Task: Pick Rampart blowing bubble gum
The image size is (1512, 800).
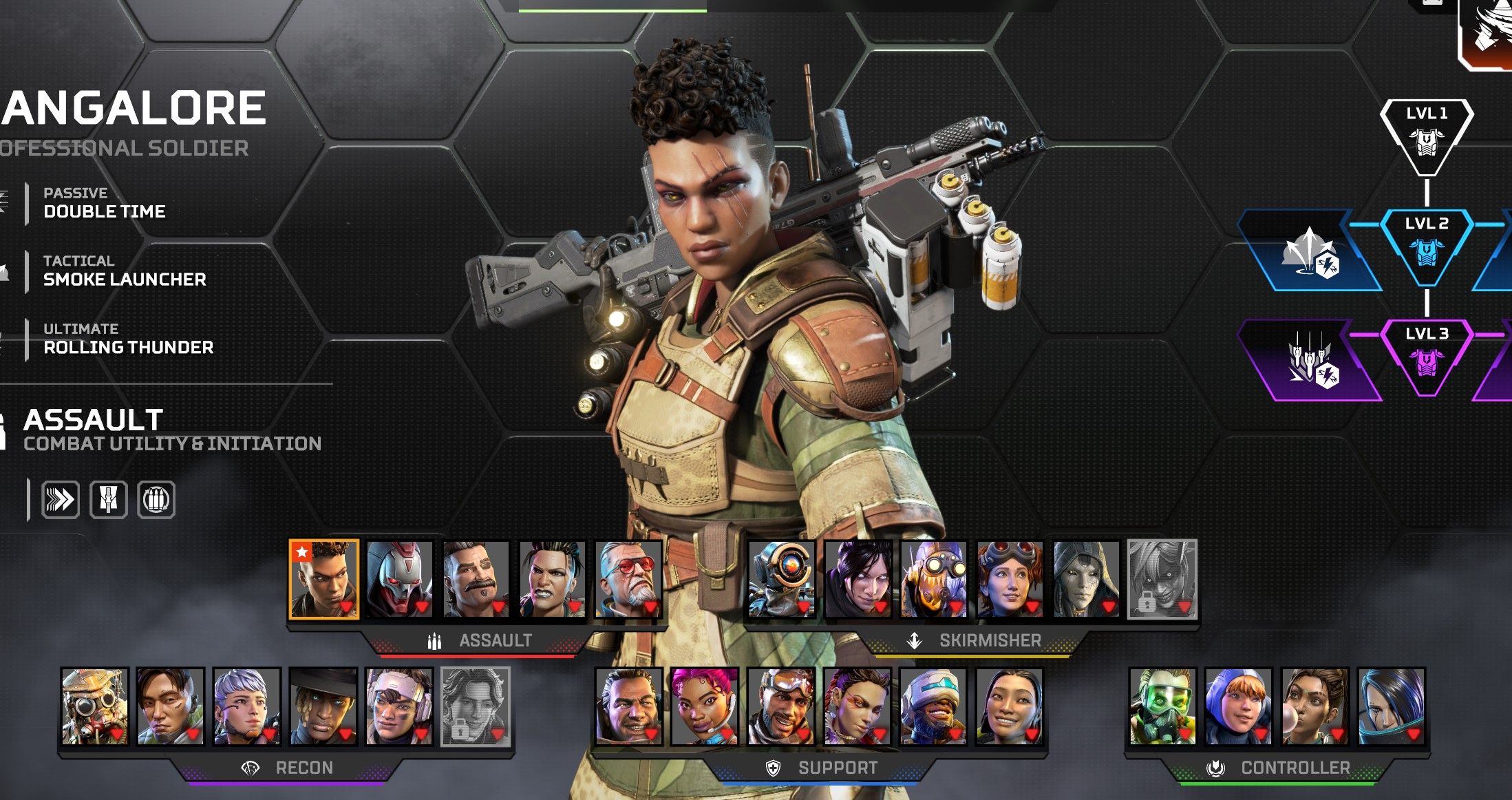Action: [1315, 706]
